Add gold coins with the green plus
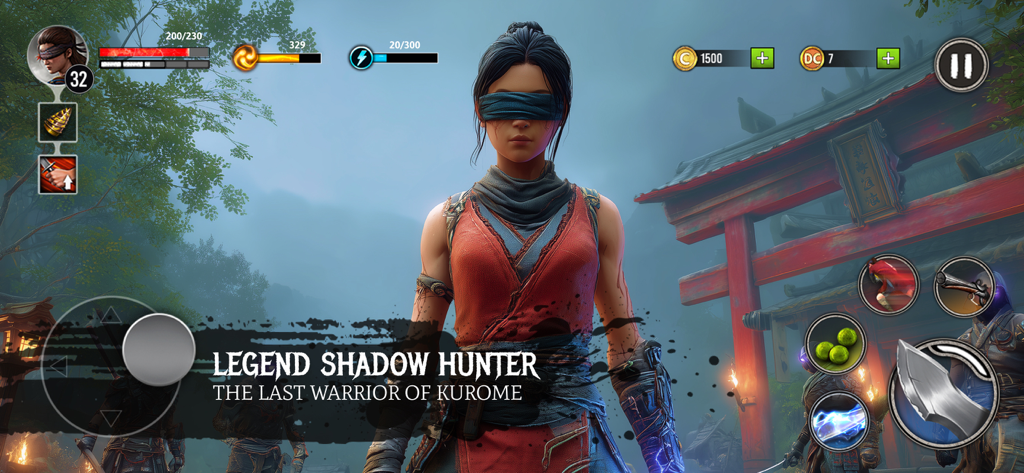Viewport: 1024px width, 473px height. click(763, 58)
